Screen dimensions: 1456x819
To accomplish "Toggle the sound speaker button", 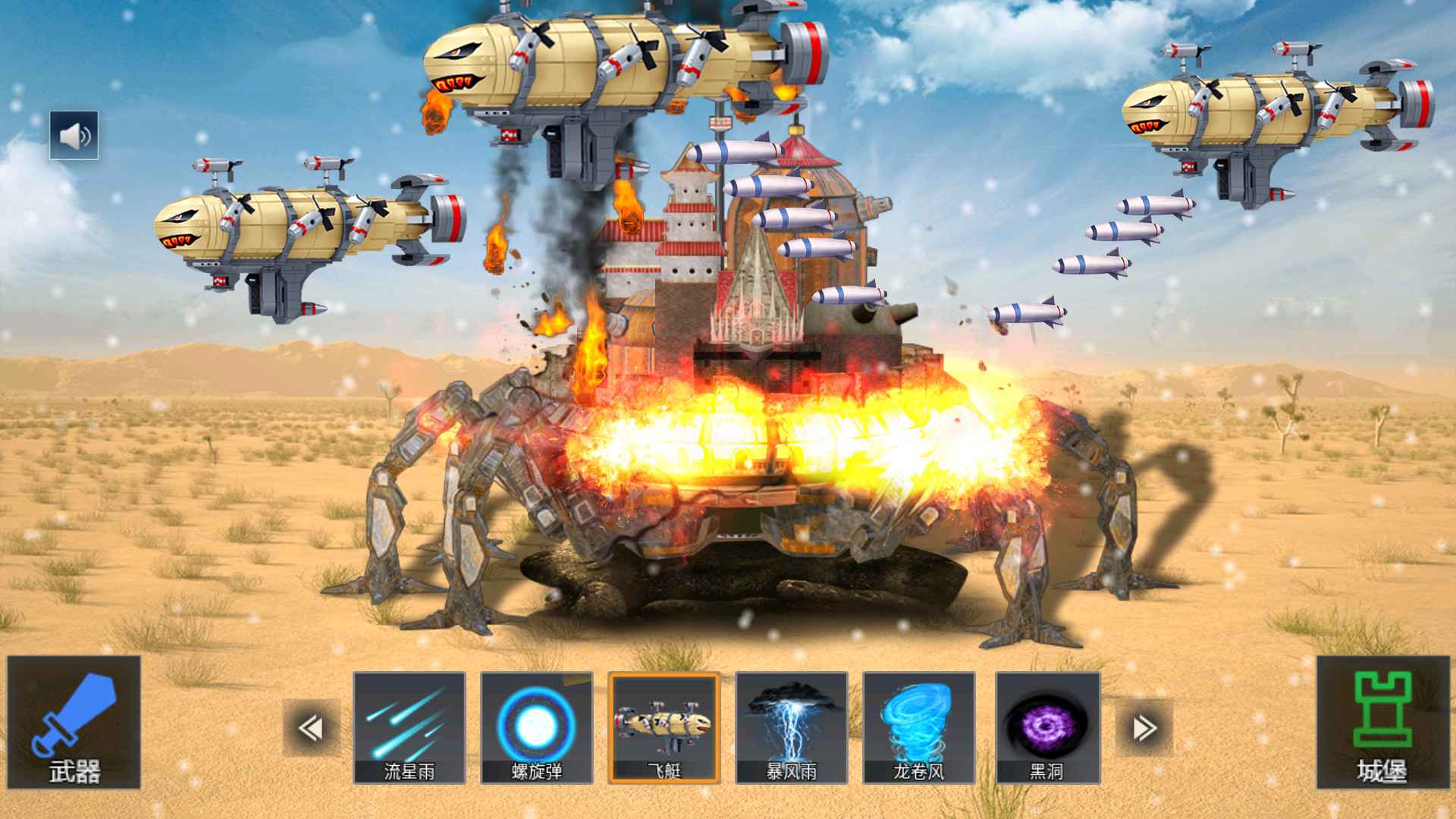I will (x=74, y=136).
